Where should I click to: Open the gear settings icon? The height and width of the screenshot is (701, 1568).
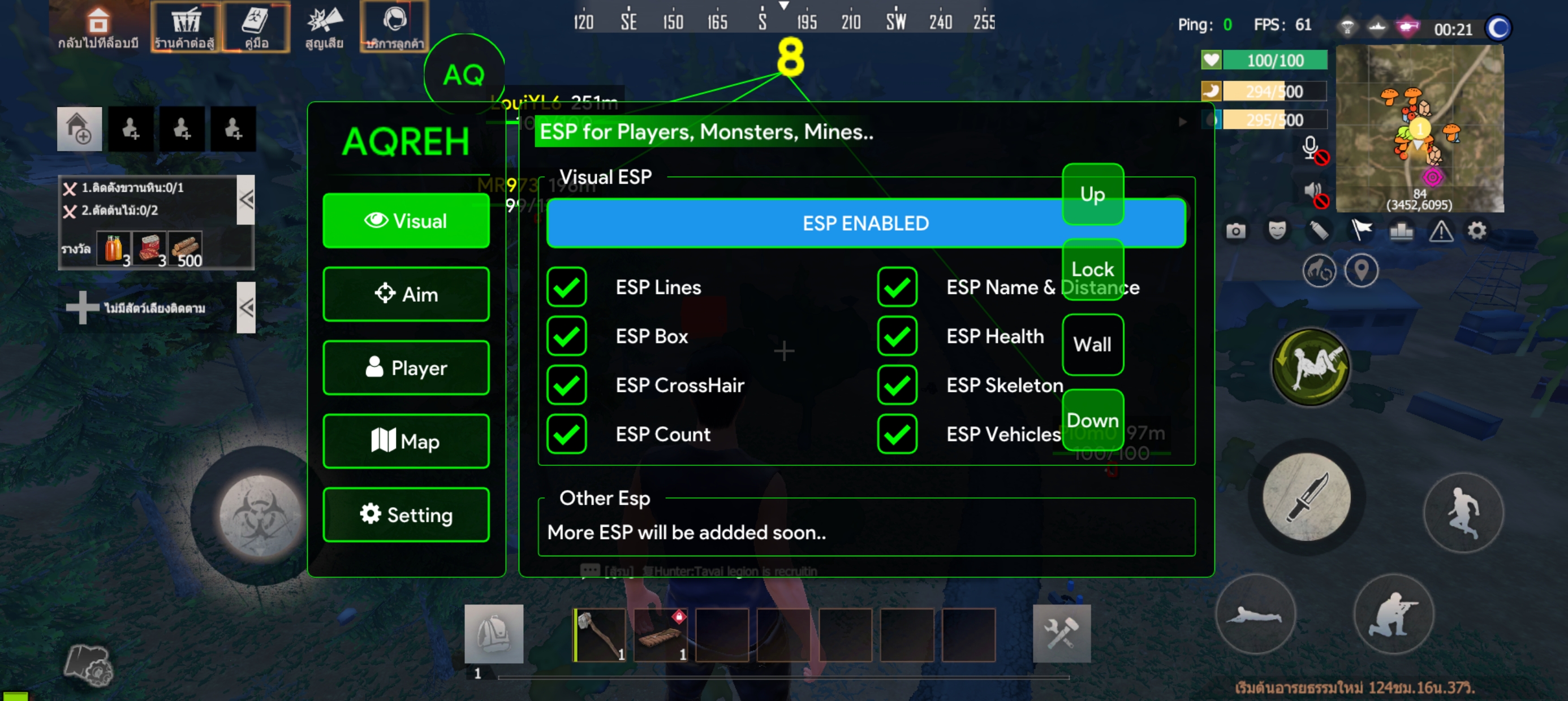1477,231
